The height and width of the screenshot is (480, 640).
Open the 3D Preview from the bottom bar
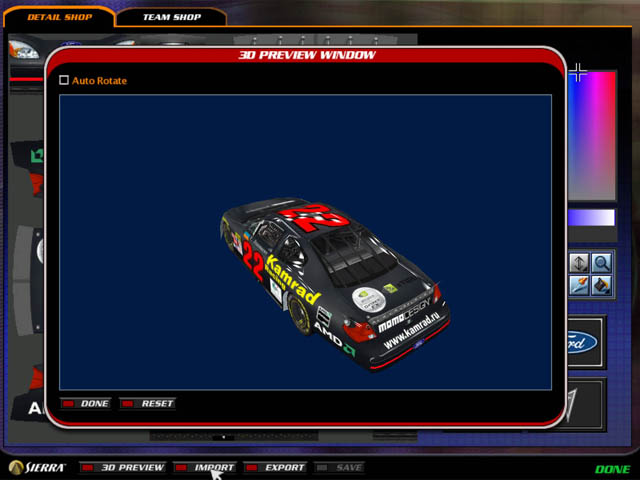[123, 467]
